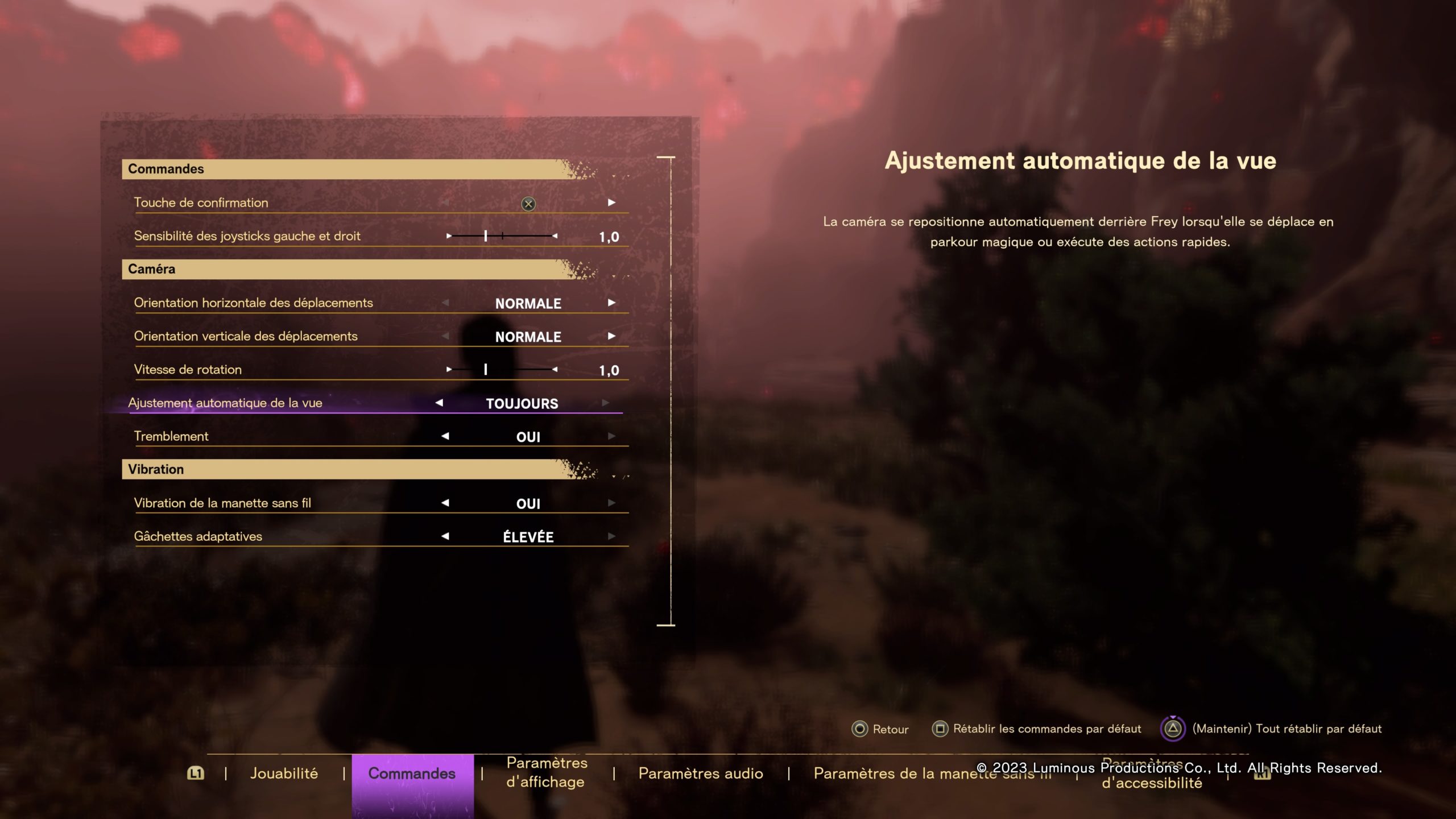Screen dimensions: 1456x819
Task: Open the Paramètres d'affichage tab
Action: pyautogui.click(x=546, y=772)
